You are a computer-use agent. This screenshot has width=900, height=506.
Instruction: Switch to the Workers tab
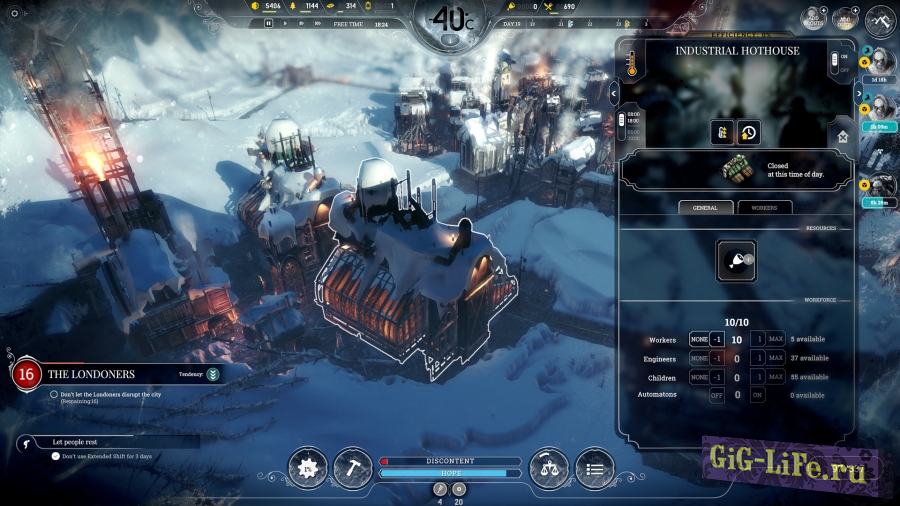pyautogui.click(x=764, y=207)
